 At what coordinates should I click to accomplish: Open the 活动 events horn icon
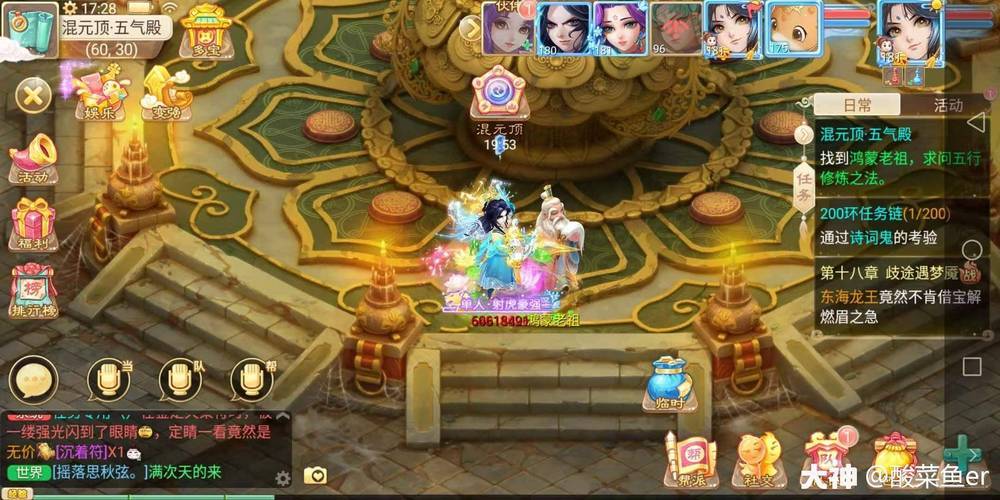(x=33, y=160)
